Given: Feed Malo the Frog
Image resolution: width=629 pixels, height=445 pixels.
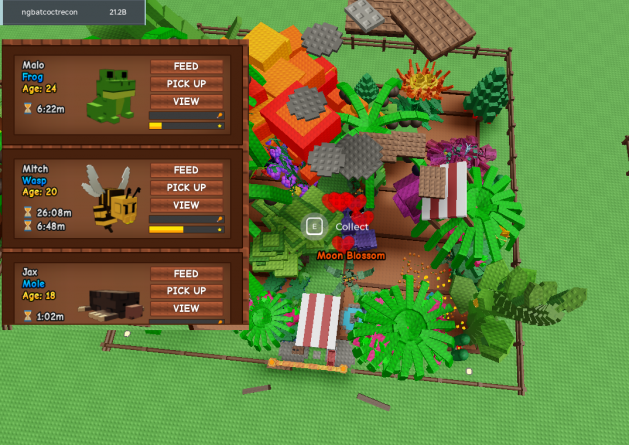Looking at the screenshot, I should pos(186,66).
